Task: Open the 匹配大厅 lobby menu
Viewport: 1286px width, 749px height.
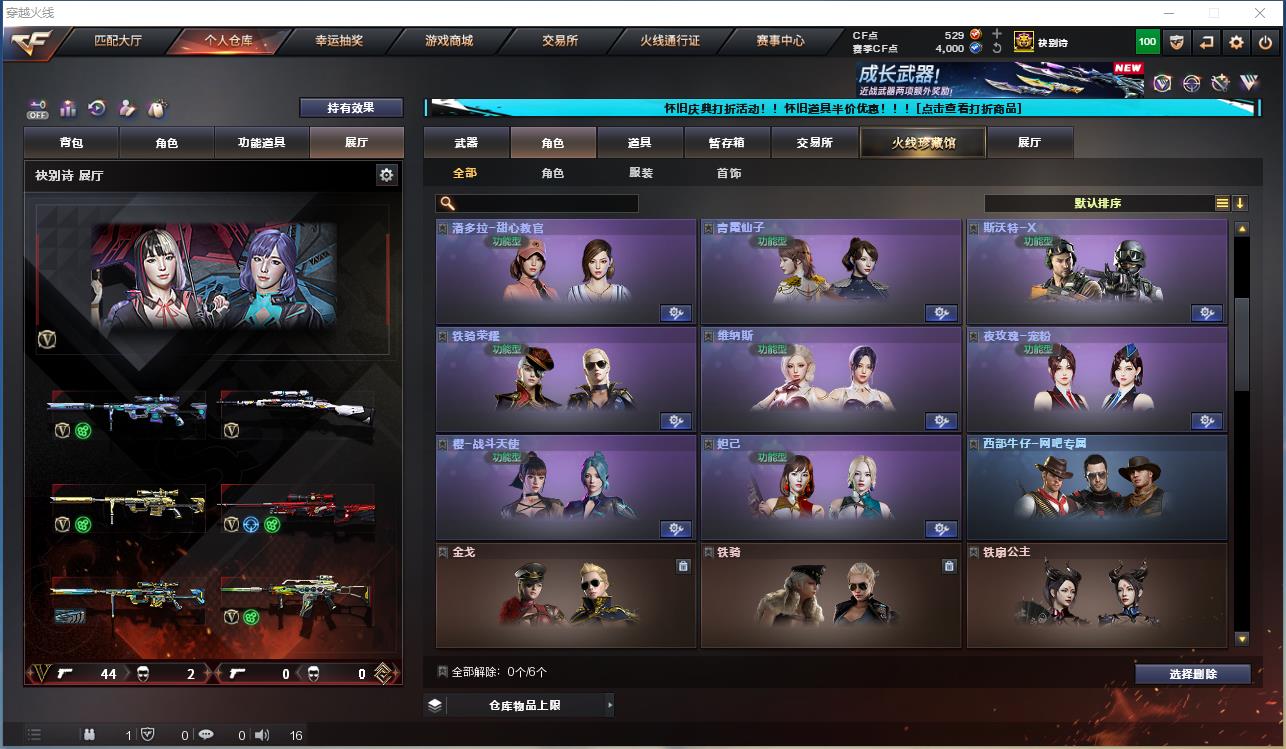Action: (x=118, y=41)
